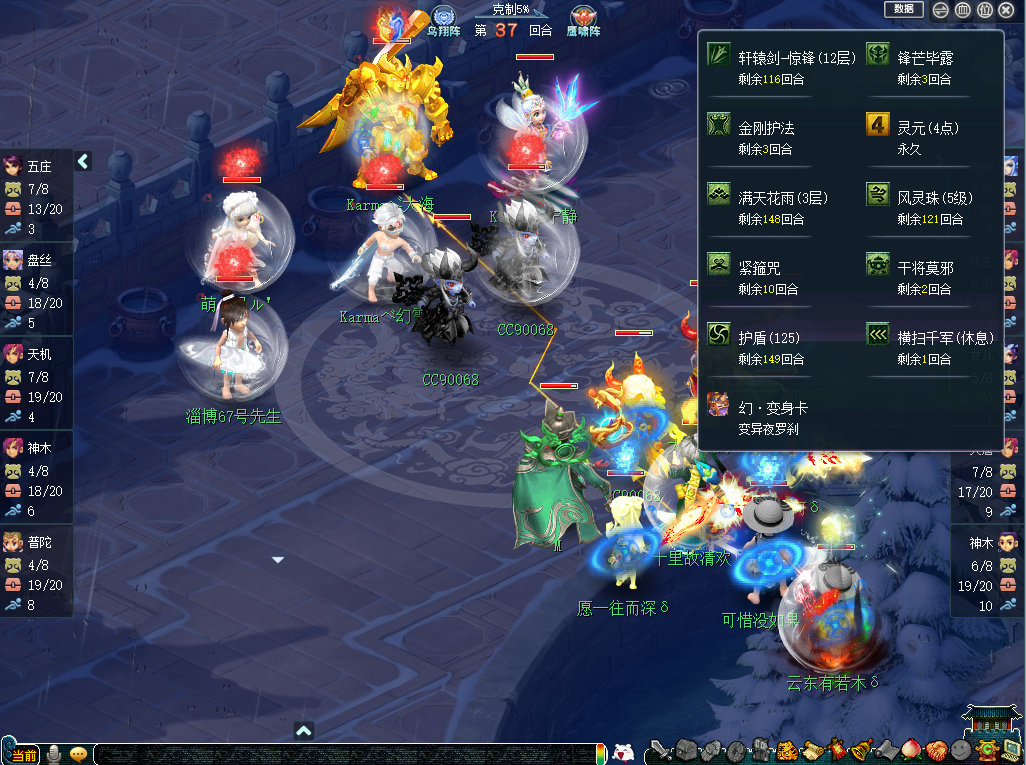Activate the microphone voice input
This screenshot has height=765, width=1026.
pos(55,755)
